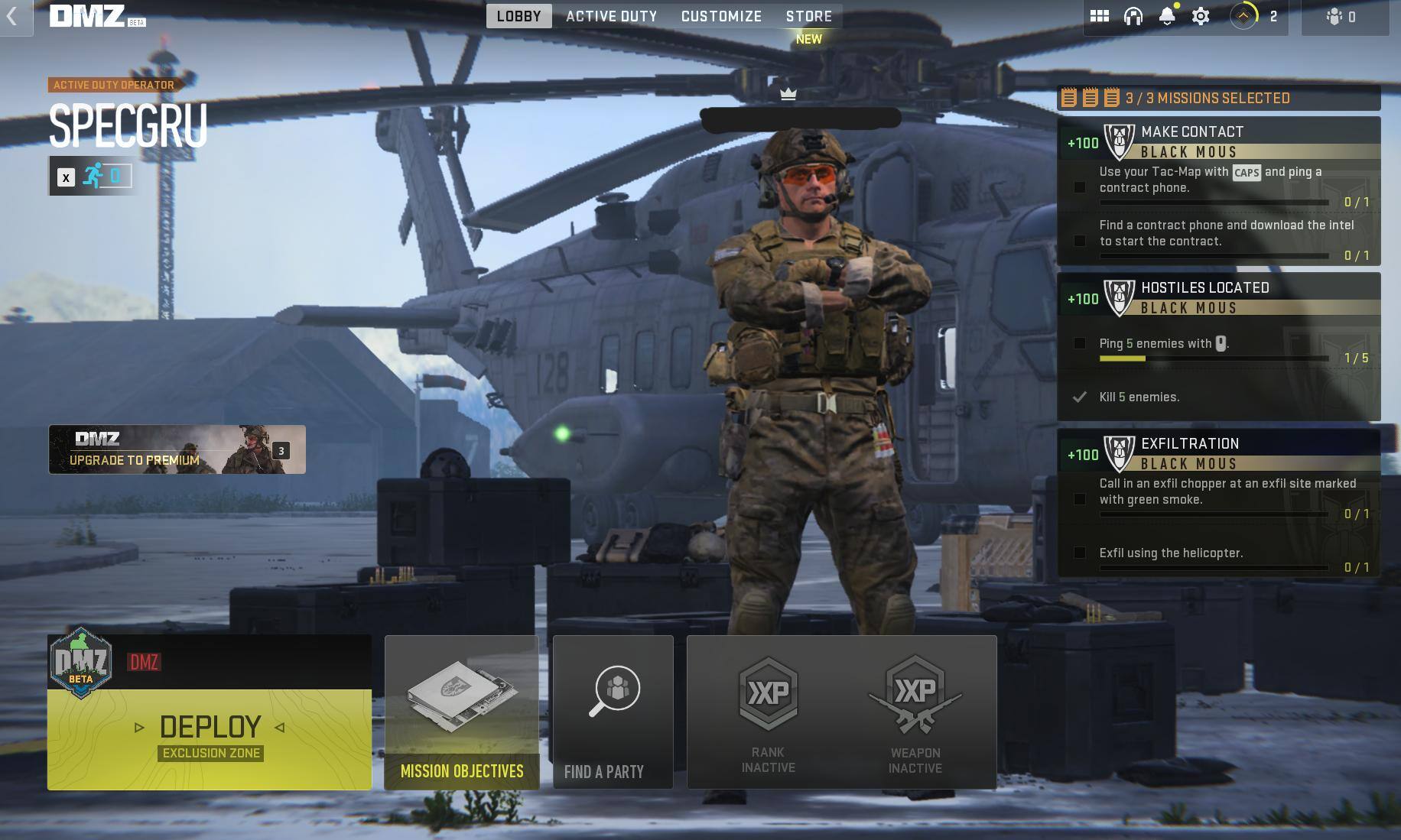Open the grid menu icon
1401x840 pixels.
[1099, 16]
